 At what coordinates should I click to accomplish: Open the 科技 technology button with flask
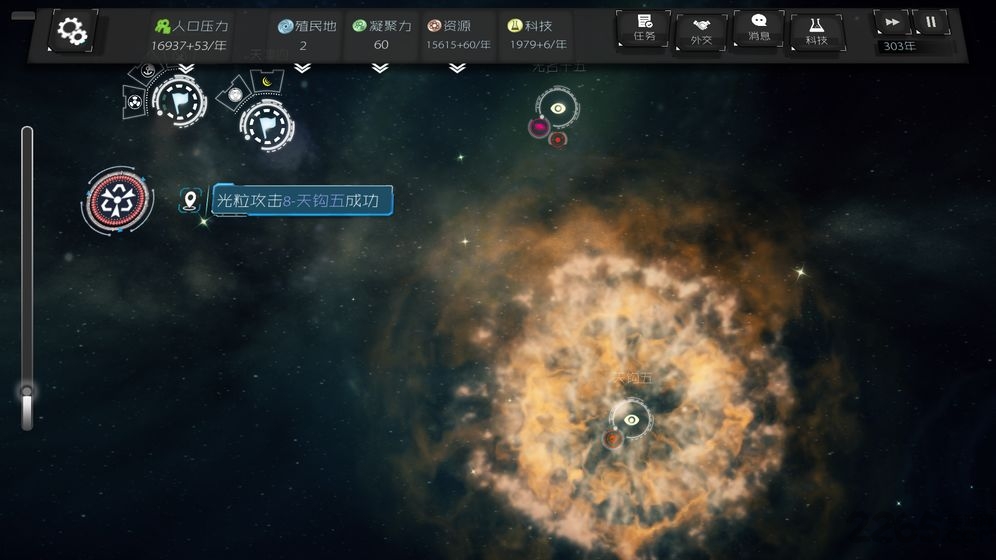(816, 32)
